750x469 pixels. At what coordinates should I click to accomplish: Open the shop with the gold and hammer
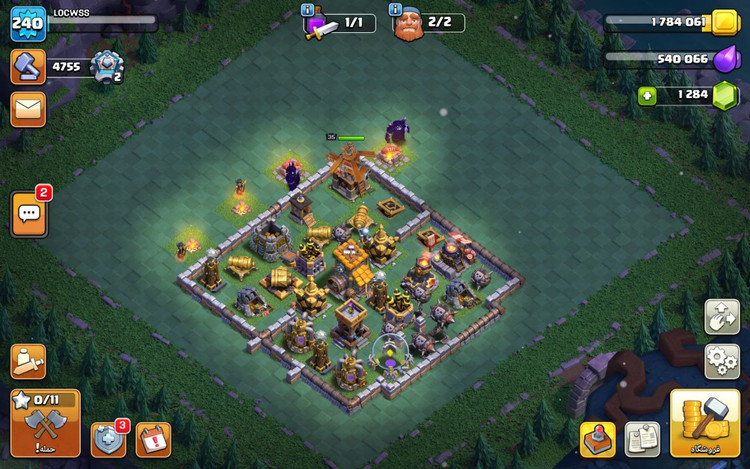pos(705,422)
